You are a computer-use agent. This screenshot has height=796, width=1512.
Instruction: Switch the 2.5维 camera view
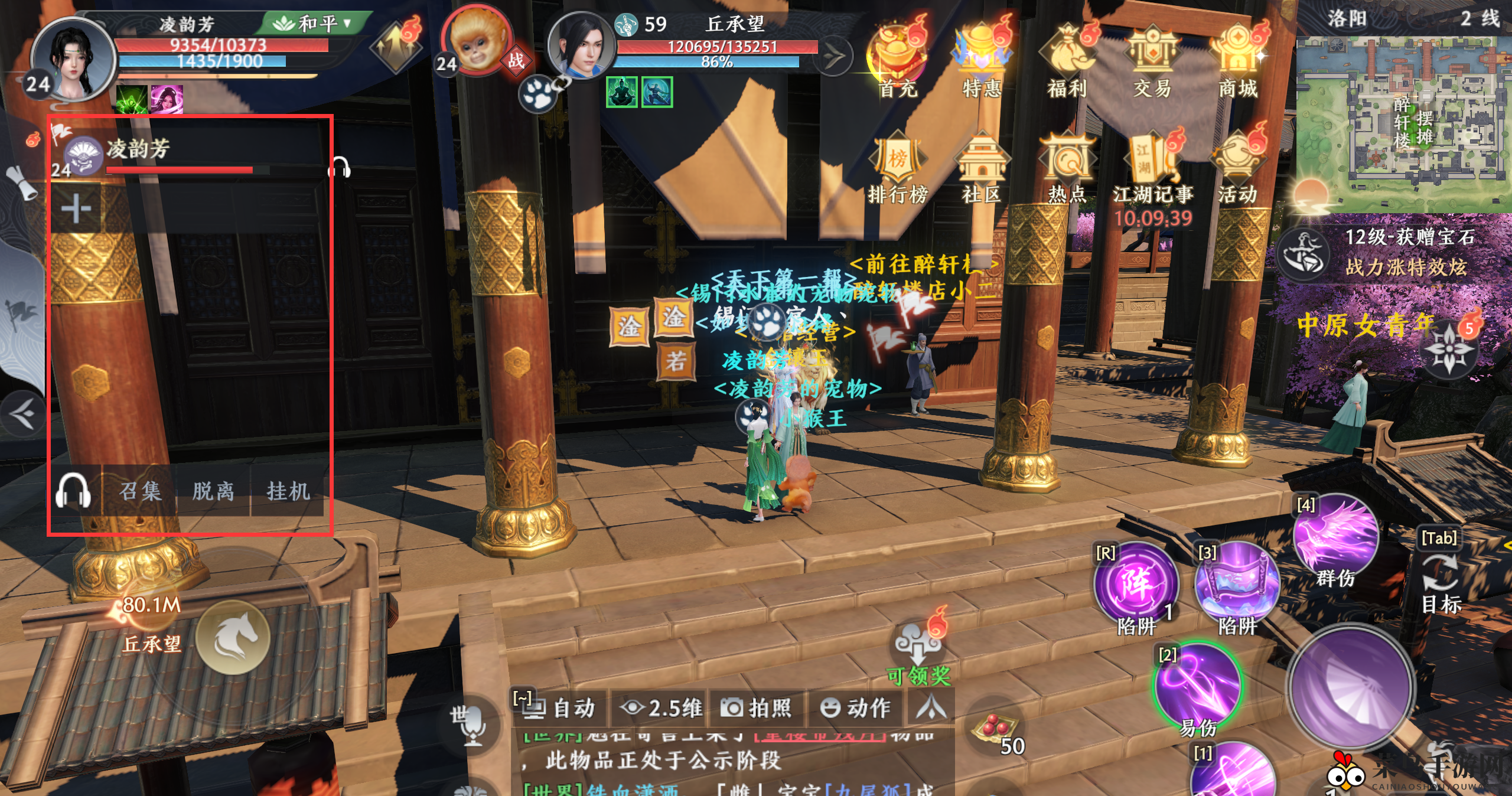[x=661, y=707]
